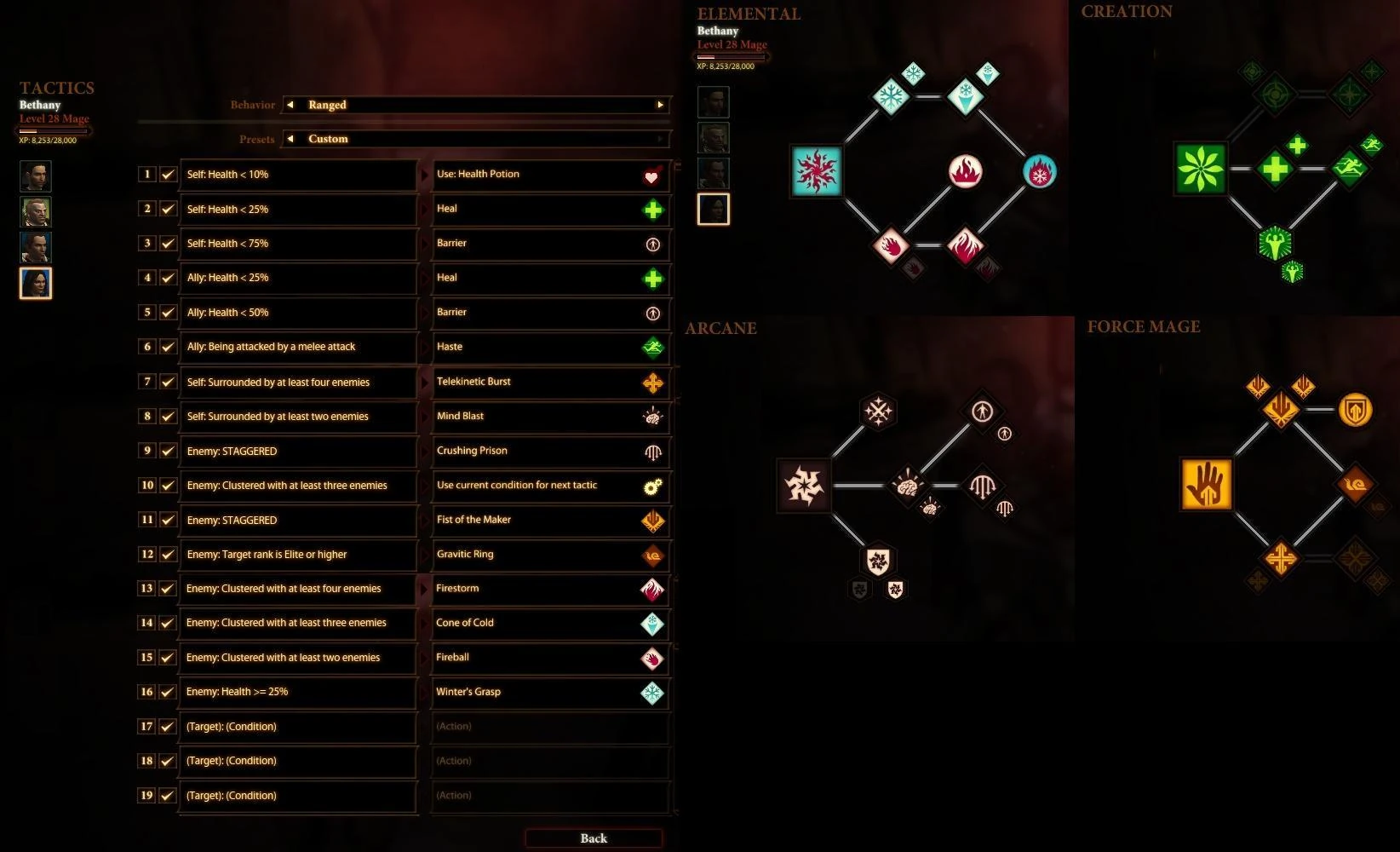Select the Telekinetic Burst action row
Viewport: 1400px width, 852px height.
pos(550,382)
